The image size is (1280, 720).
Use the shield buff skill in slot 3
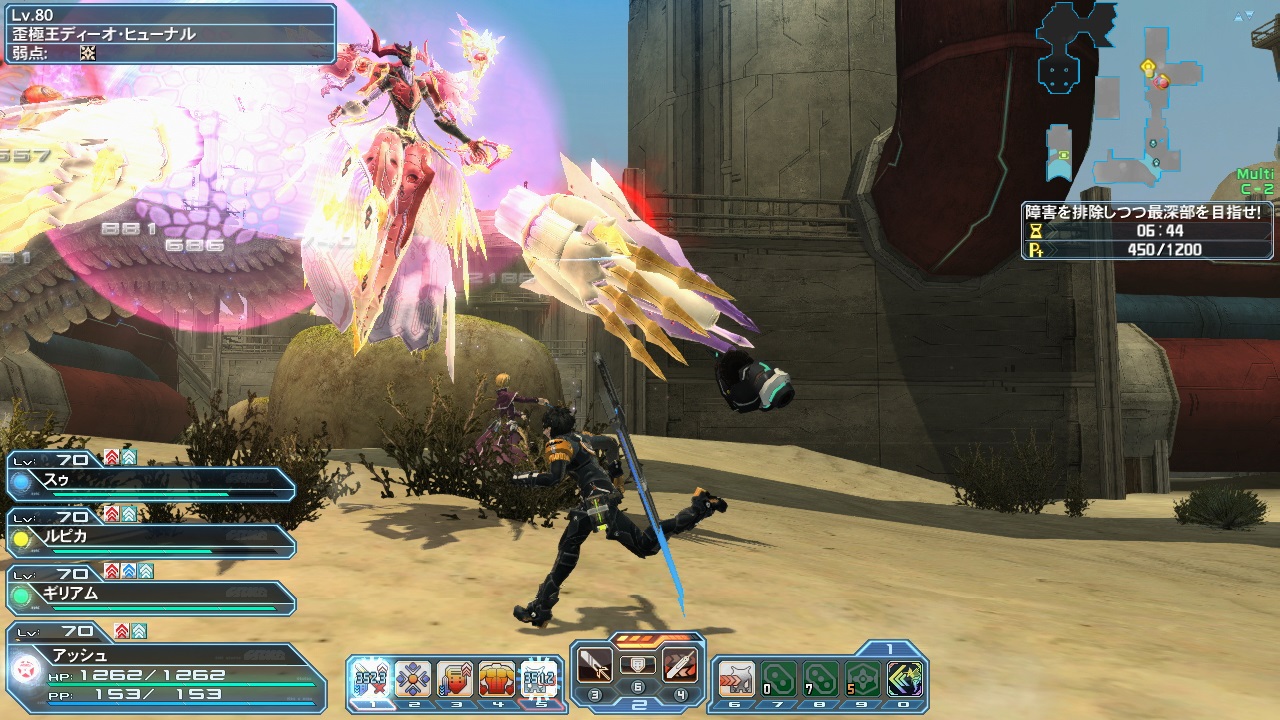tap(455, 680)
